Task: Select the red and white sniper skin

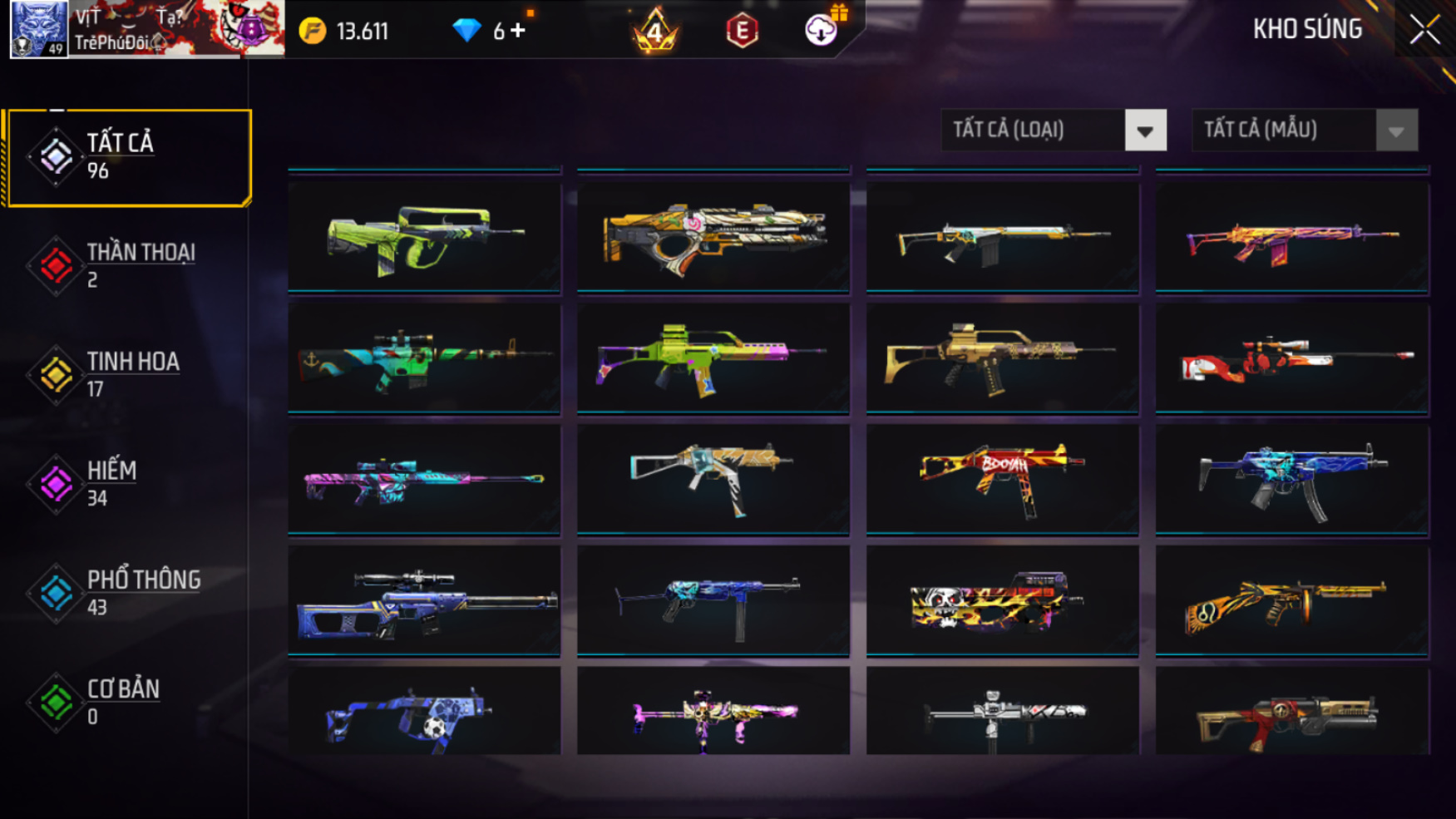Action: (x=1291, y=358)
